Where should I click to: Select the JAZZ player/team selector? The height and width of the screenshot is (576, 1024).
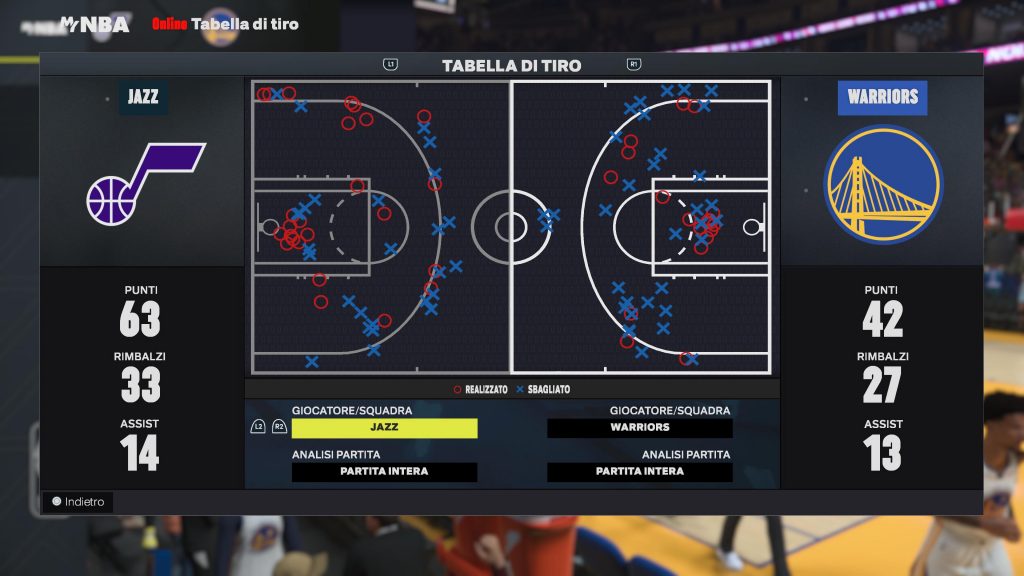click(384, 428)
